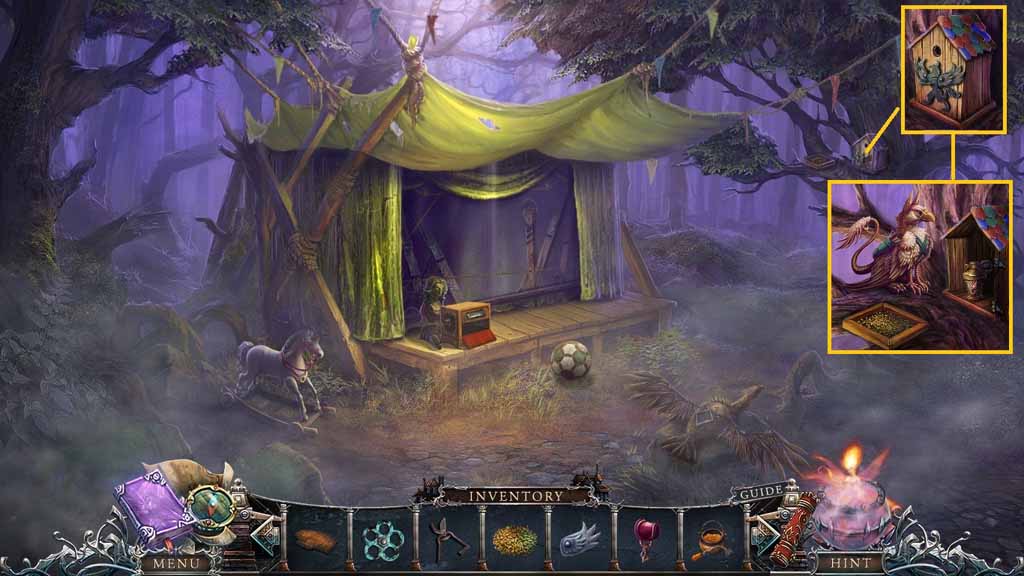1024x576 pixels.
Task: Choose the silver glove inventory item
Action: coord(579,539)
